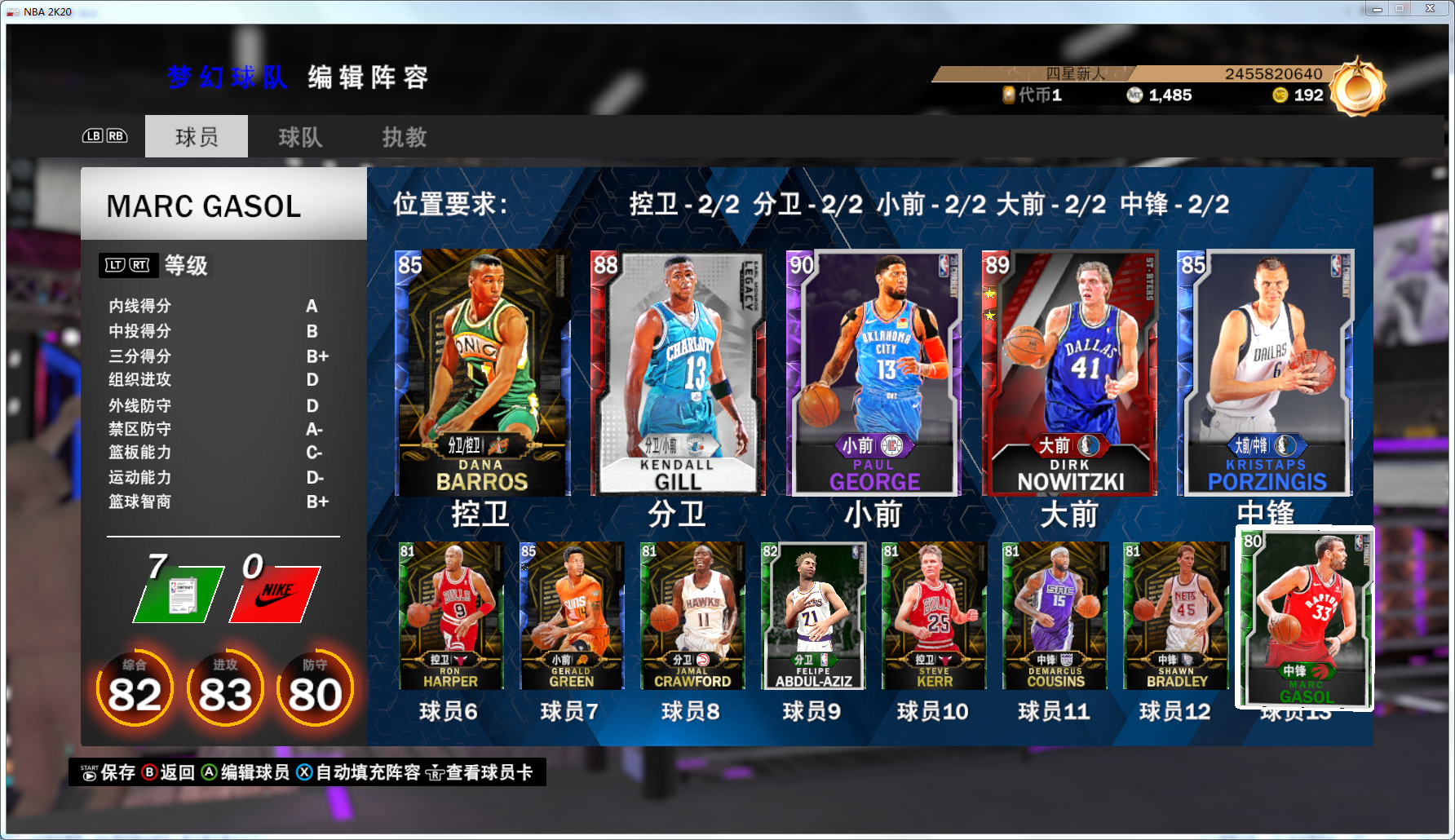Select the 球员 tab
This screenshot has height=840, width=1455.
click(x=196, y=136)
